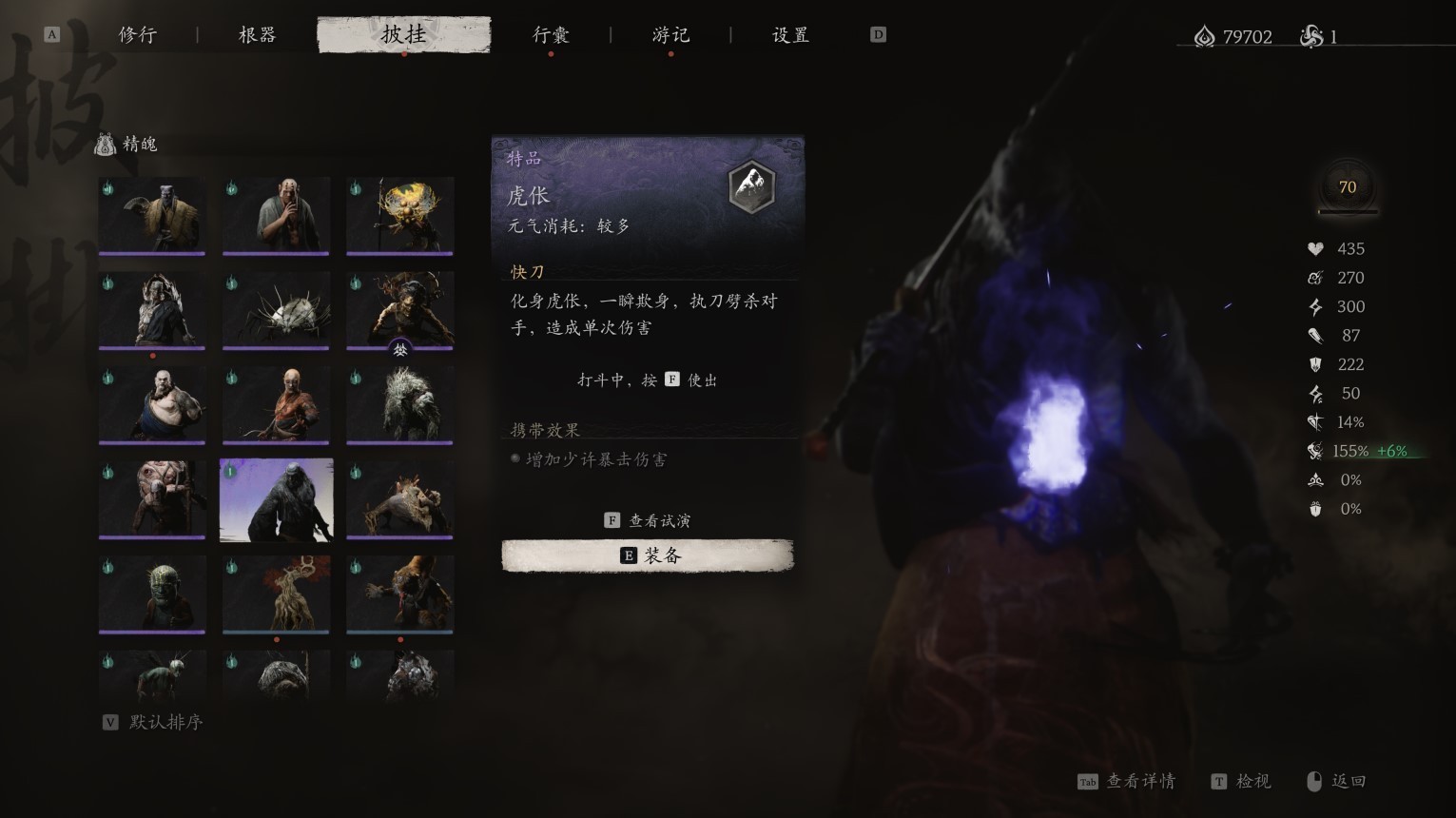Click the 精魄 pouch icon beside the panel title
This screenshot has height=818, width=1456.
104,144
